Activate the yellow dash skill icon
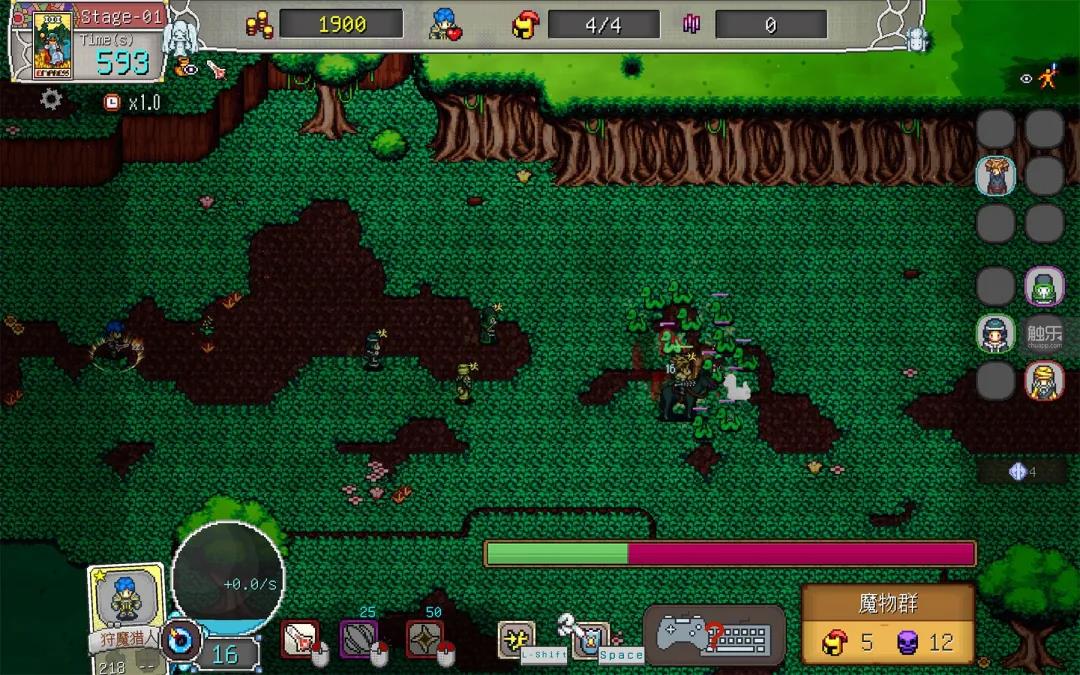The width and height of the screenshot is (1080, 675). pos(516,639)
